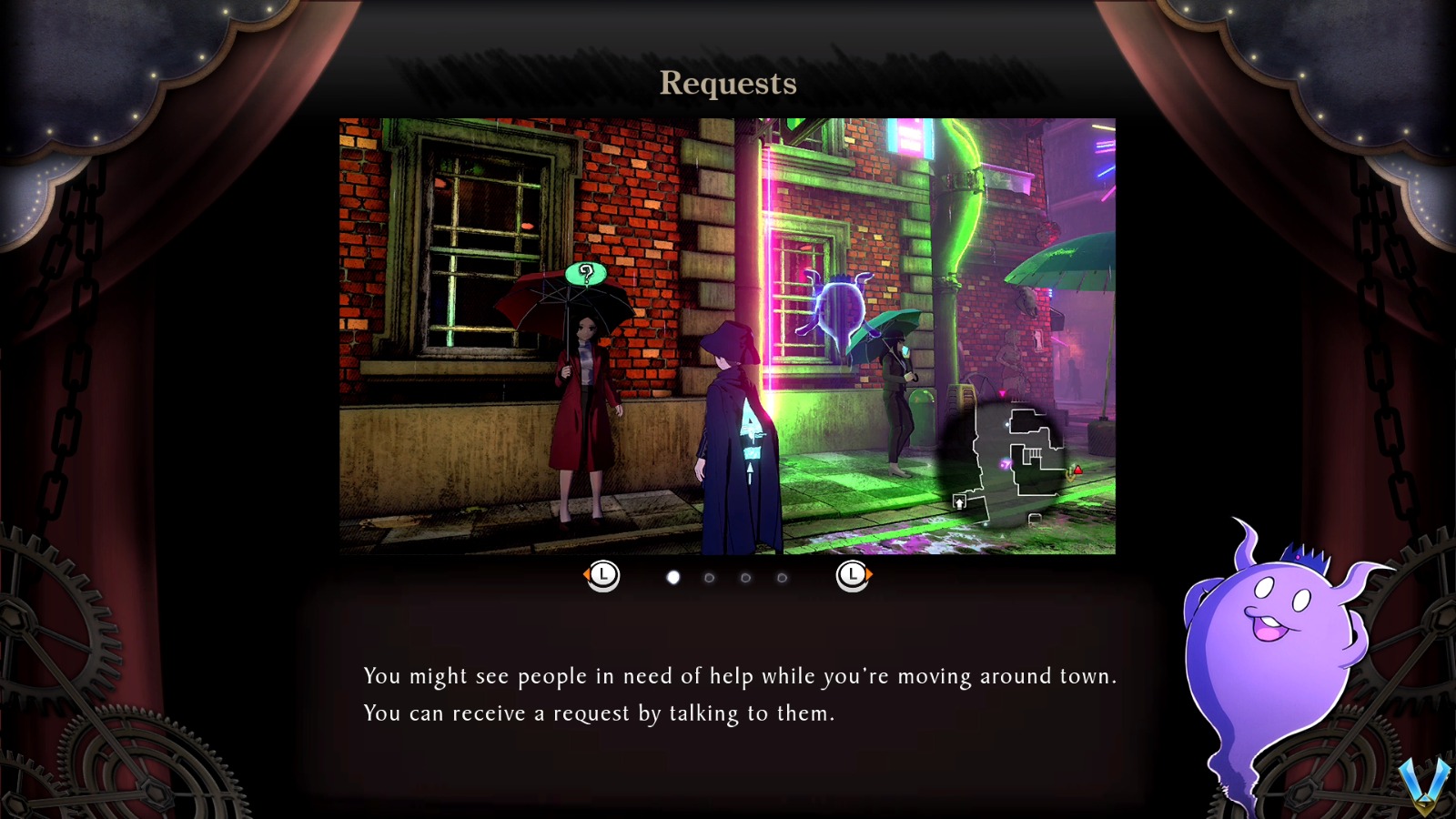Click the left L-button page navigation icon
The width and height of the screenshot is (1456, 819).
pyautogui.click(x=604, y=574)
